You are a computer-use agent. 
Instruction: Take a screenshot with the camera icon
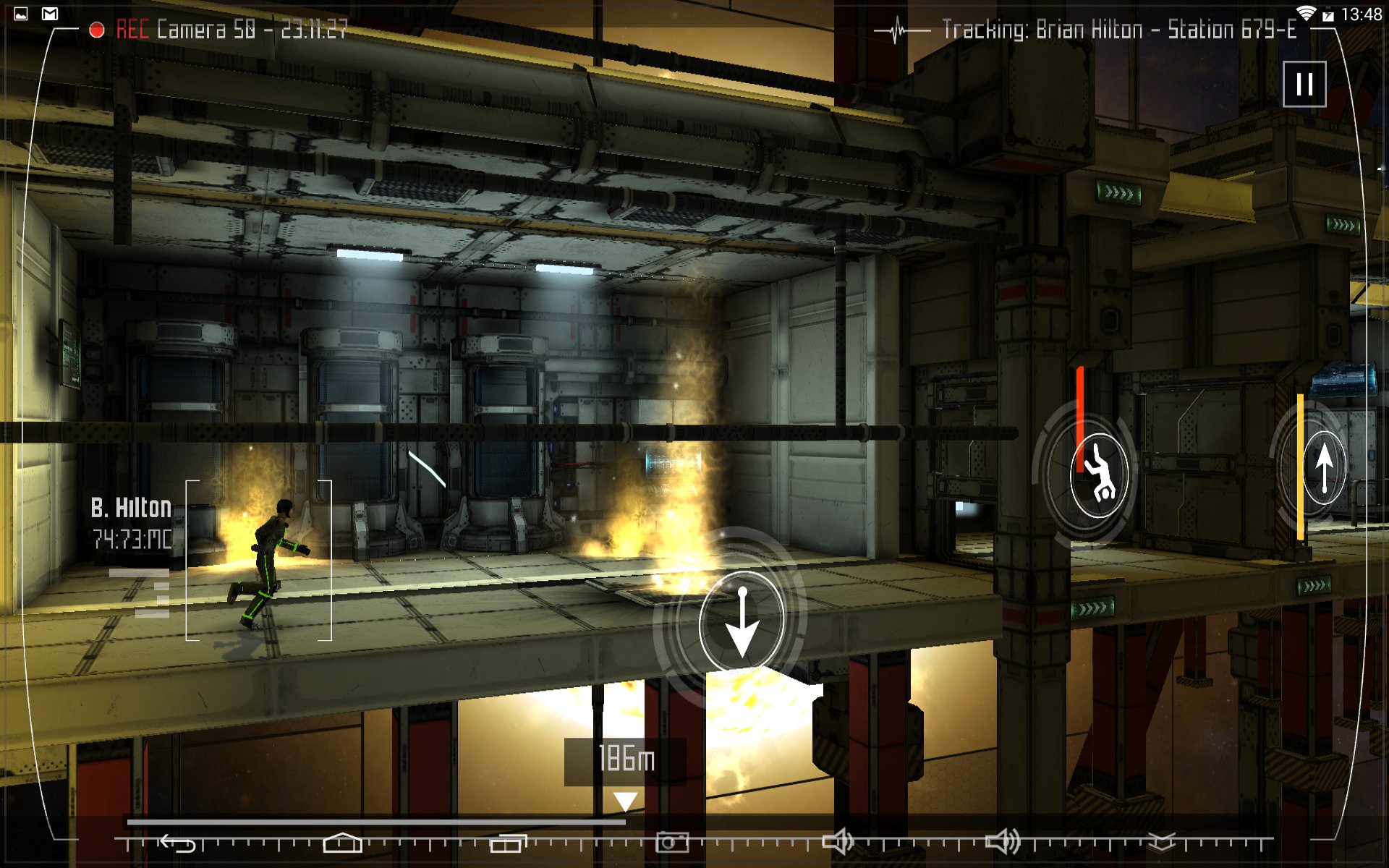672,843
